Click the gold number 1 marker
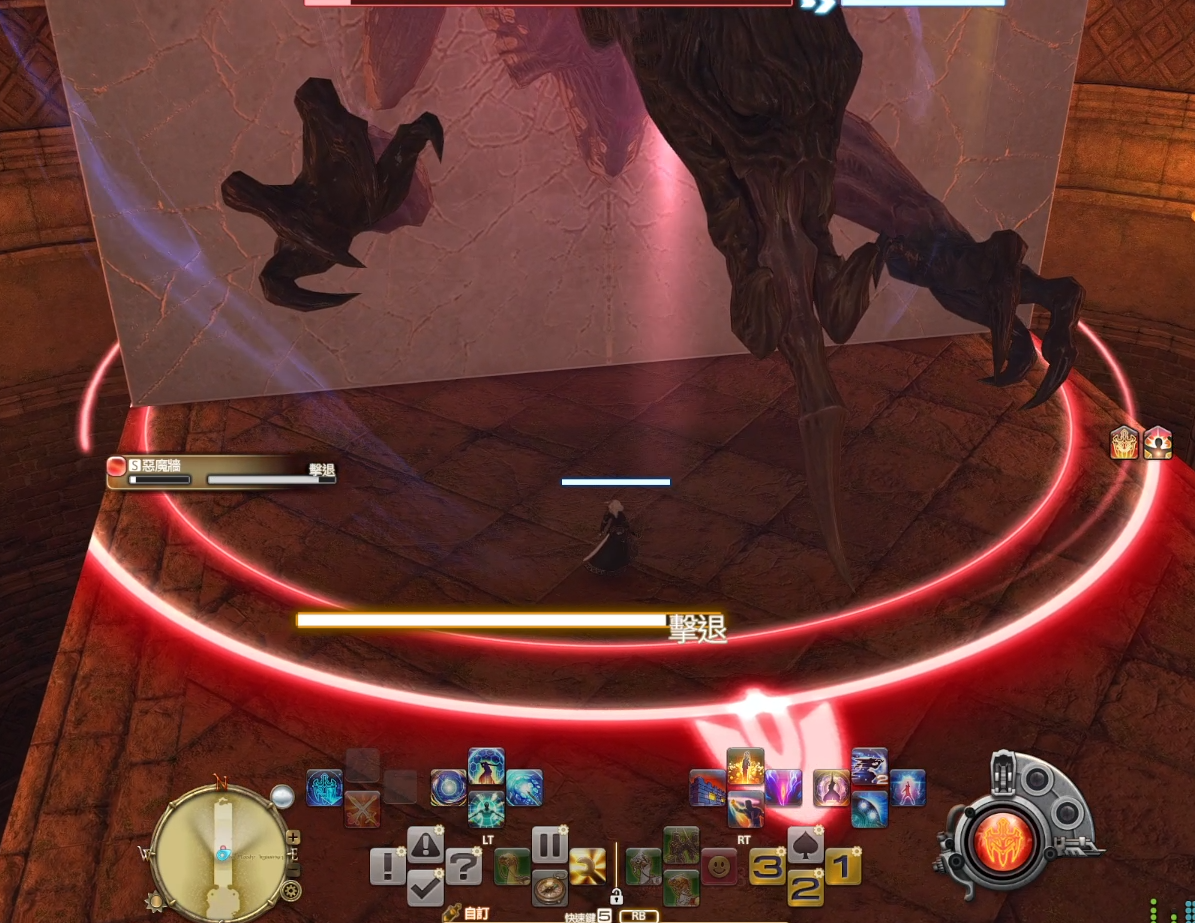The height and width of the screenshot is (923, 1195). coord(842,866)
